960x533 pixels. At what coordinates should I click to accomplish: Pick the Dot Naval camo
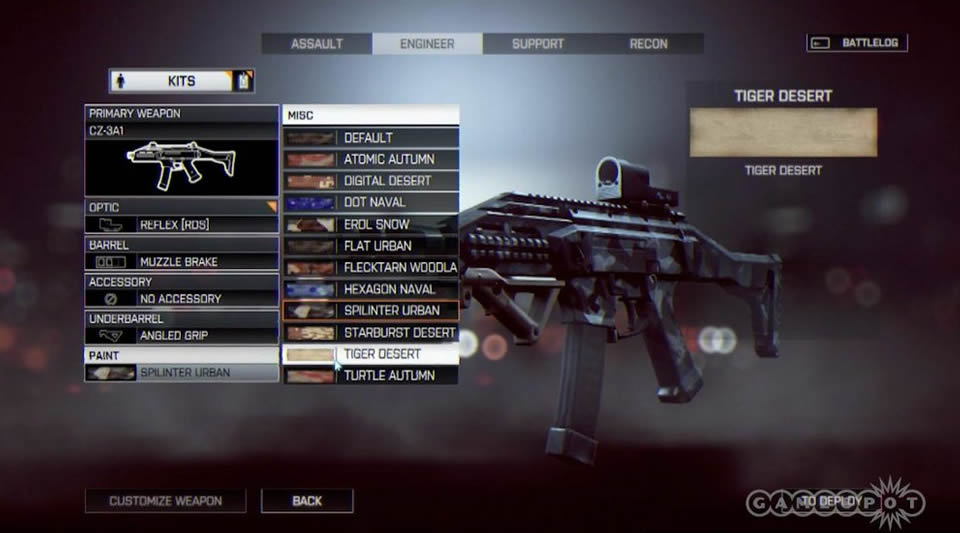click(x=371, y=202)
